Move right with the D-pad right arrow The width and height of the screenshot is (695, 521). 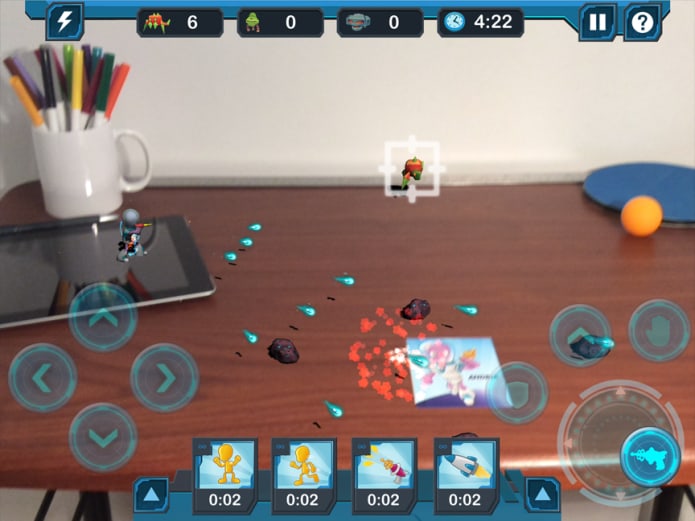coord(164,378)
